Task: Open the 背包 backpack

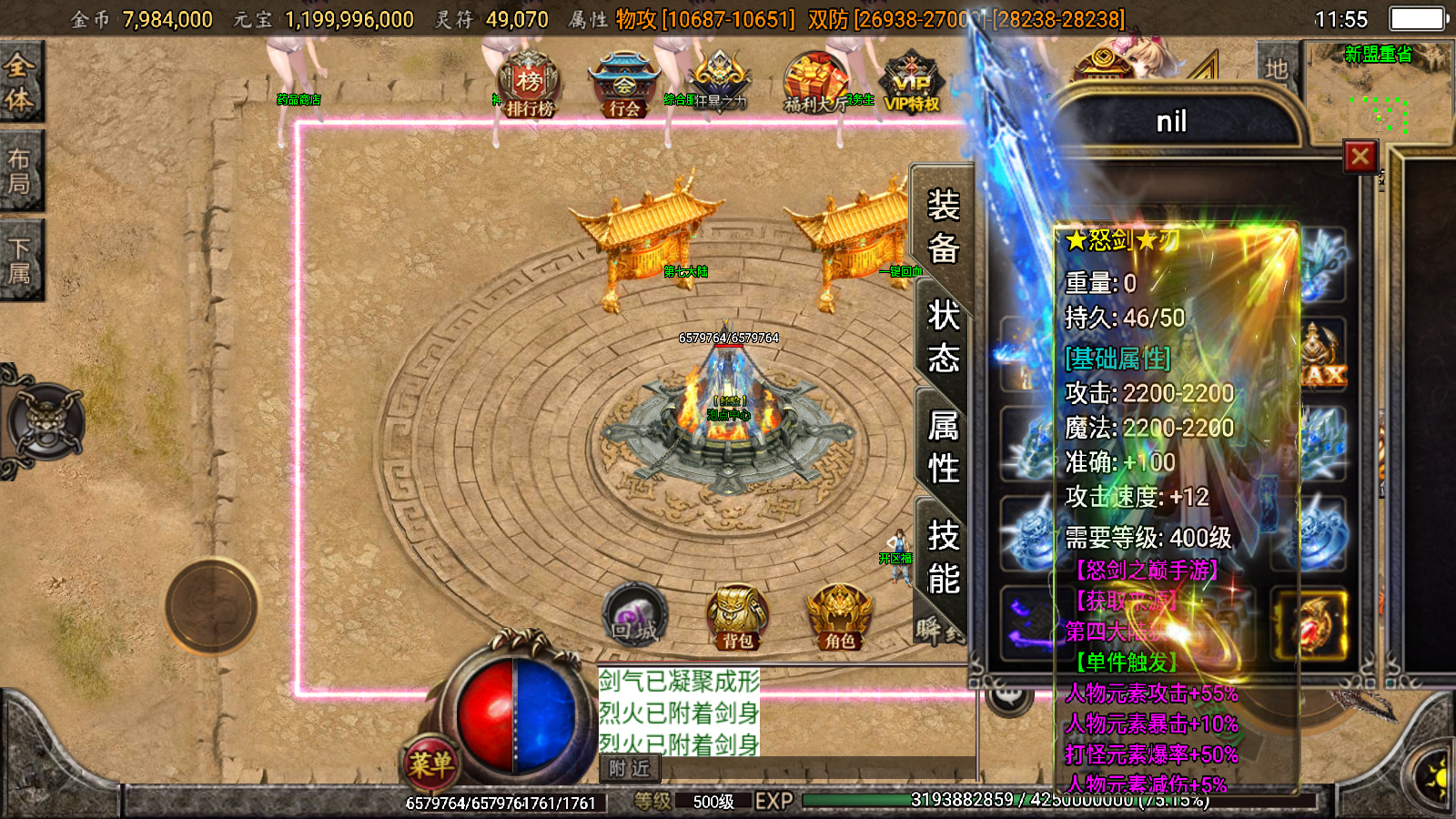Action: 737,617
